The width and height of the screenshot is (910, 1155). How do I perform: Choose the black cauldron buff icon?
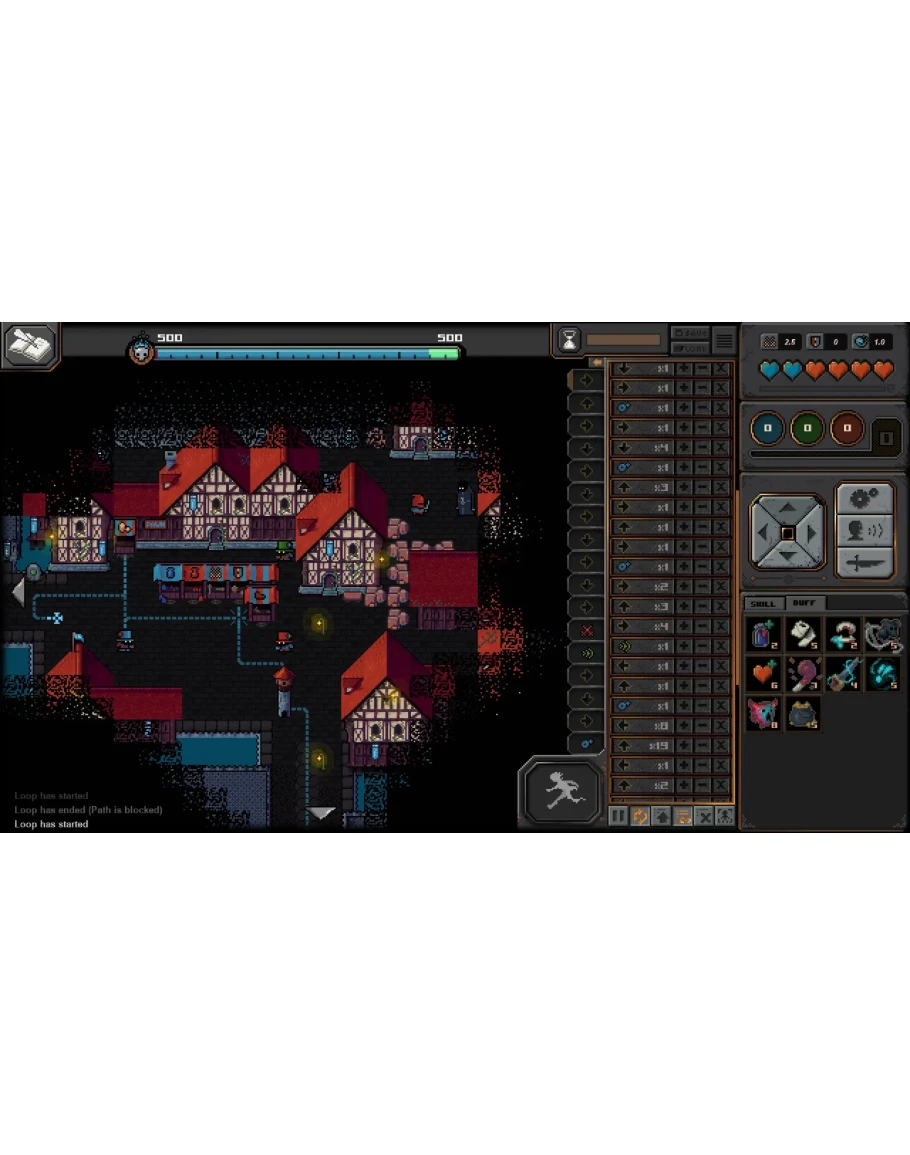(x=802, y=713)
